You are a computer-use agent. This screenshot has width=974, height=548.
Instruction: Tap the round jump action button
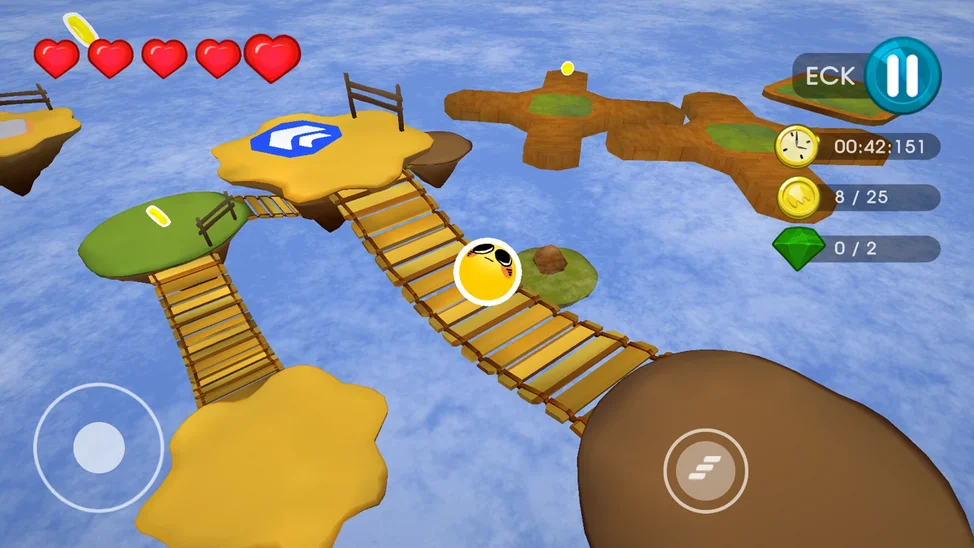coord(705,470)
